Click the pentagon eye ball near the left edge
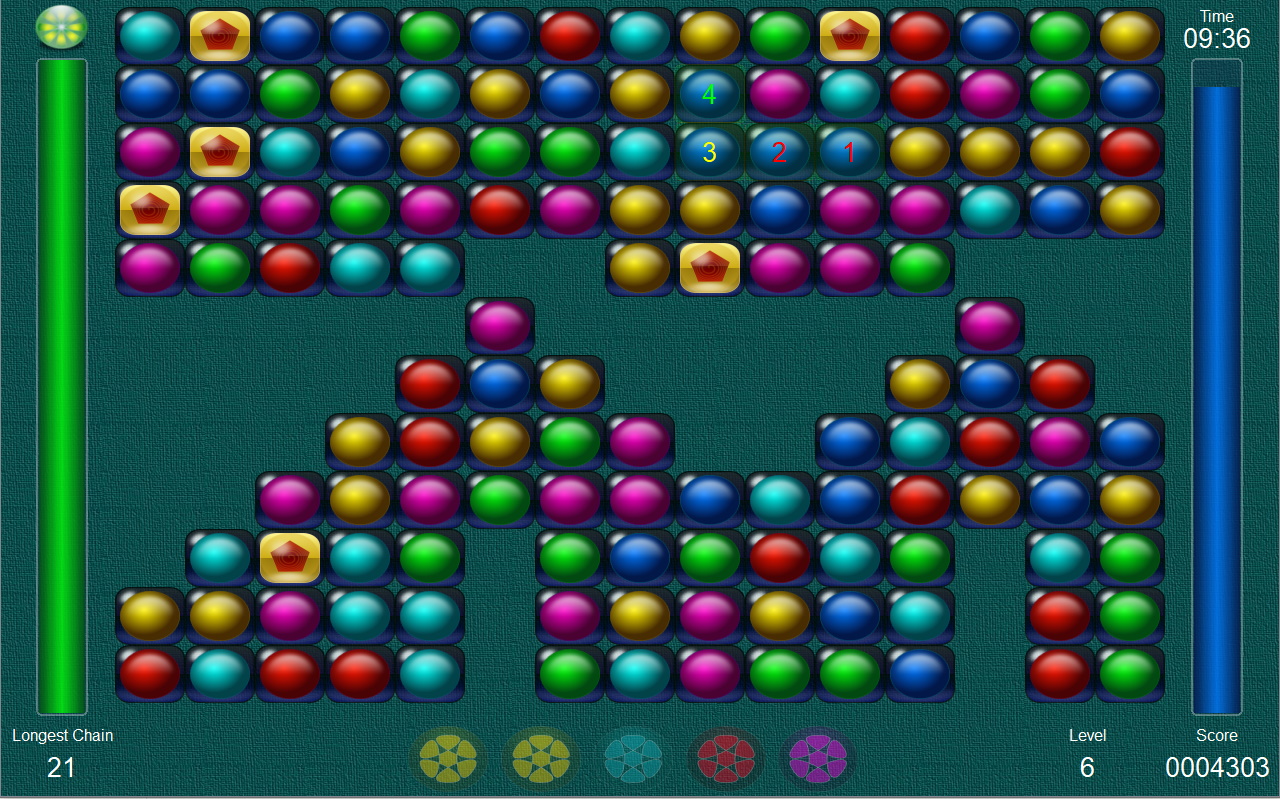 149,210
